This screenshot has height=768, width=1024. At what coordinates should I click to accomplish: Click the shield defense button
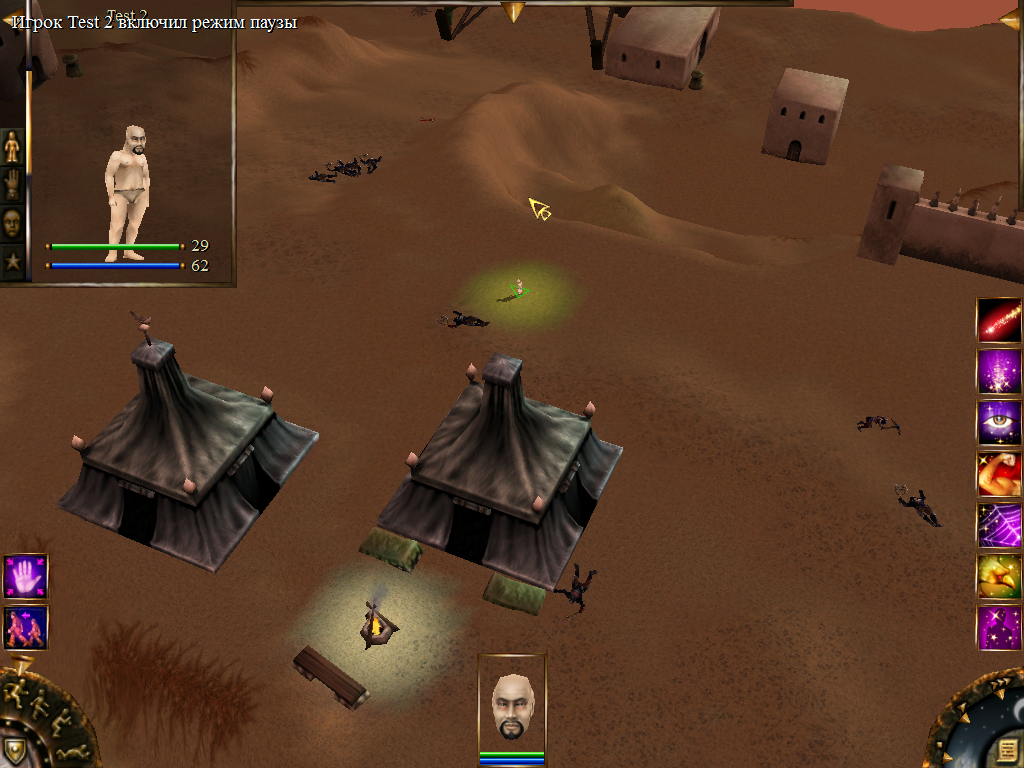[x=14, y=750]
